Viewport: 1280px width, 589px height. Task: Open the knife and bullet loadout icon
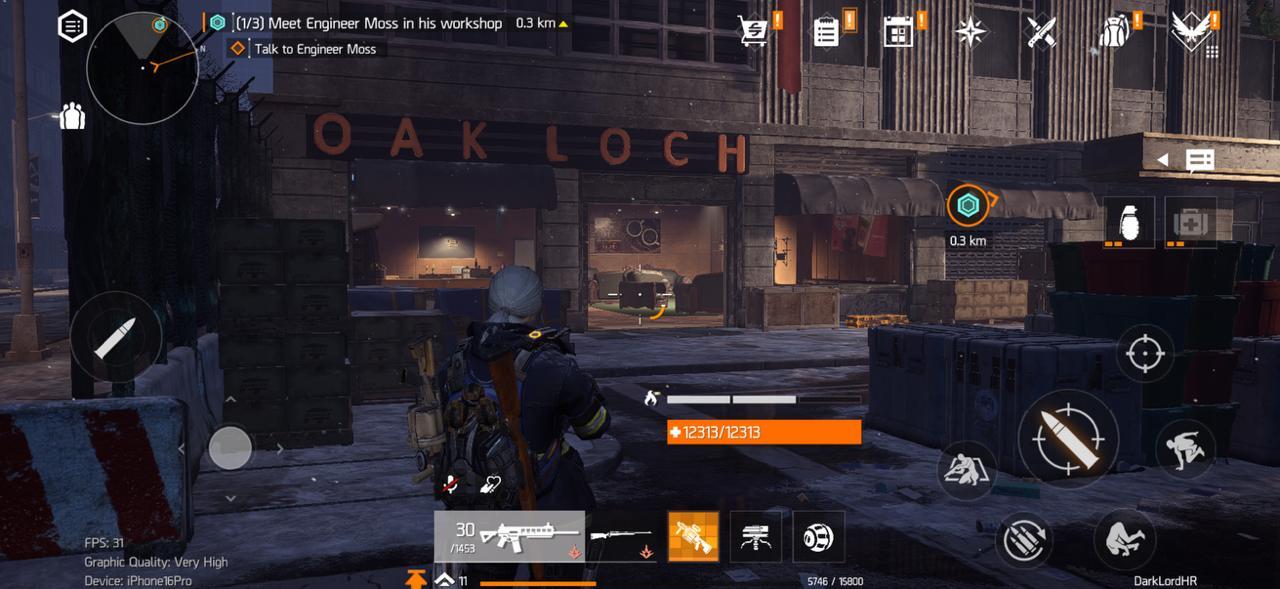tap(1042, 31)
